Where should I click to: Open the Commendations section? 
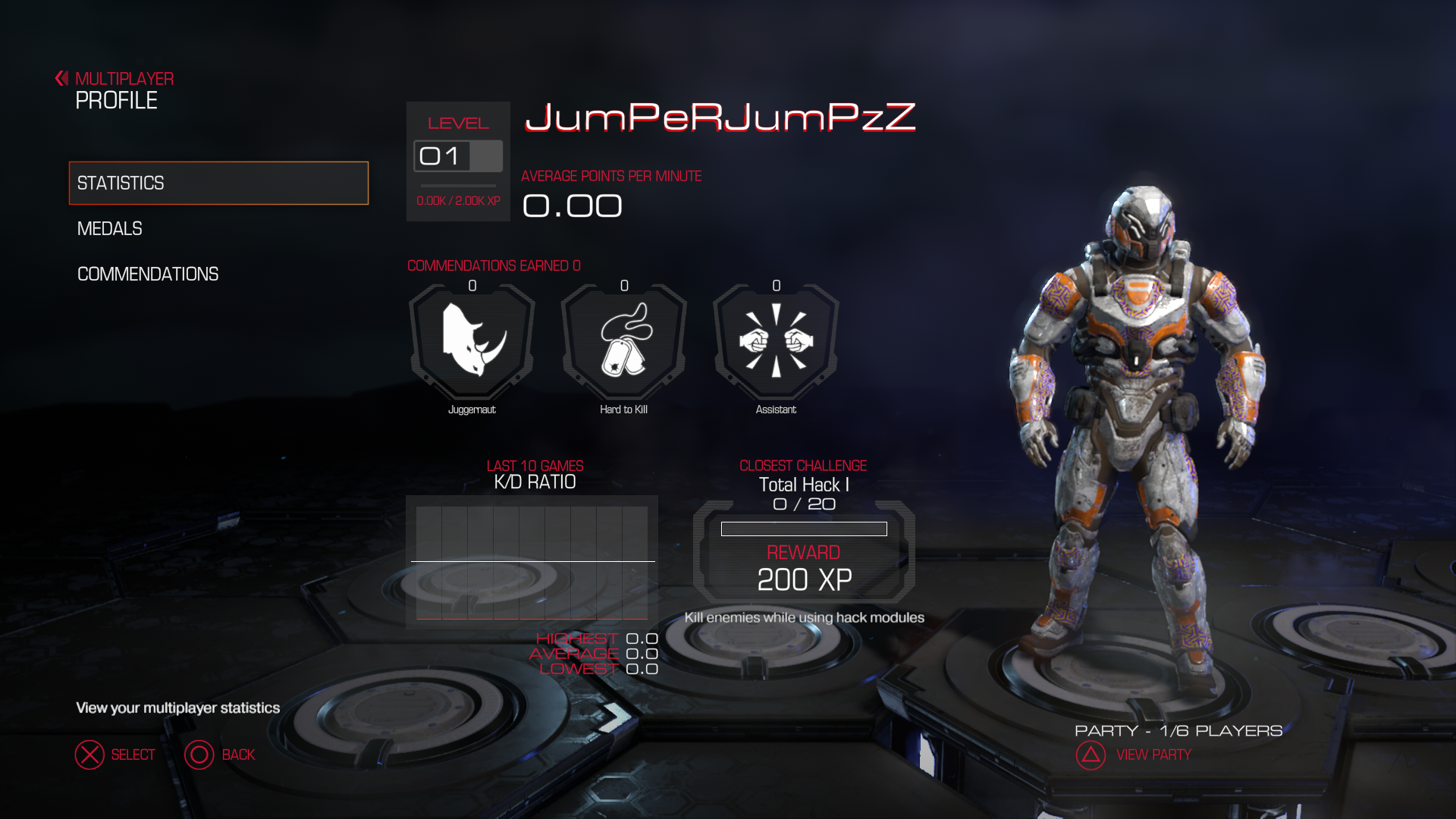[x=148, y=274]
